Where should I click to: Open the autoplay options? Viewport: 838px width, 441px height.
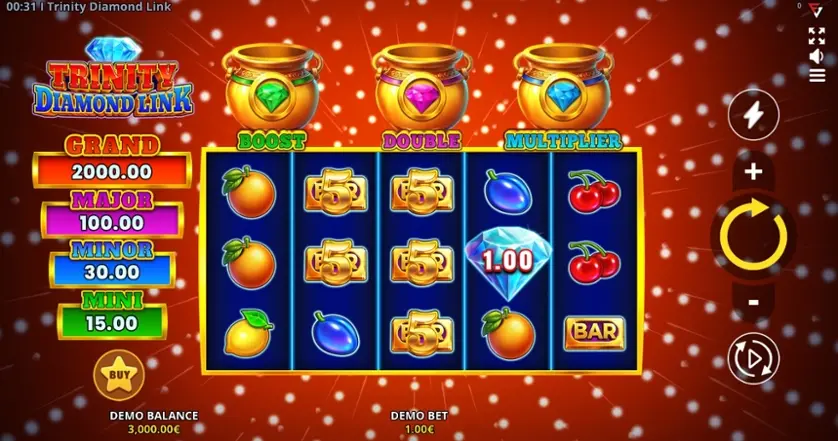click(x=753, y=358)
